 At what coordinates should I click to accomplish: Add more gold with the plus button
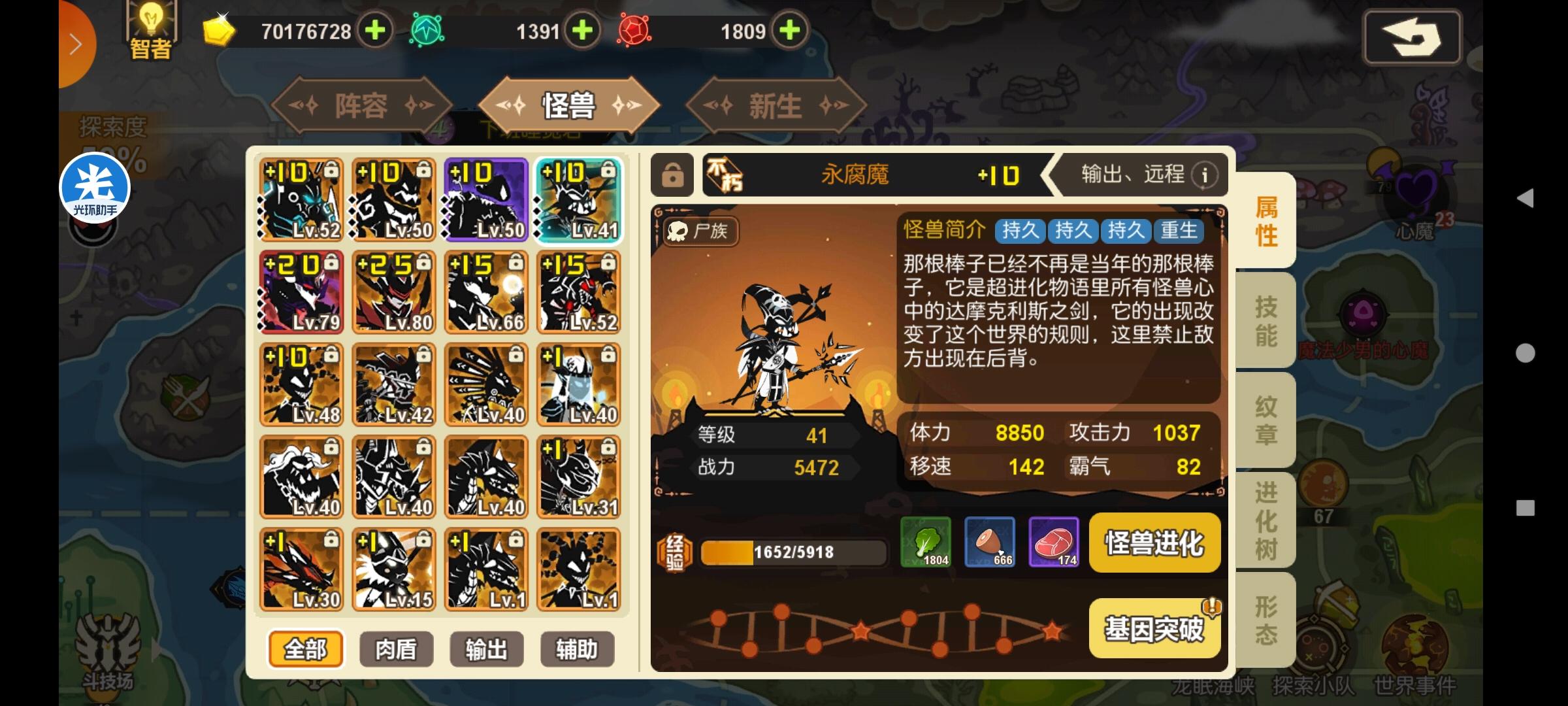(x=374, y=30)
